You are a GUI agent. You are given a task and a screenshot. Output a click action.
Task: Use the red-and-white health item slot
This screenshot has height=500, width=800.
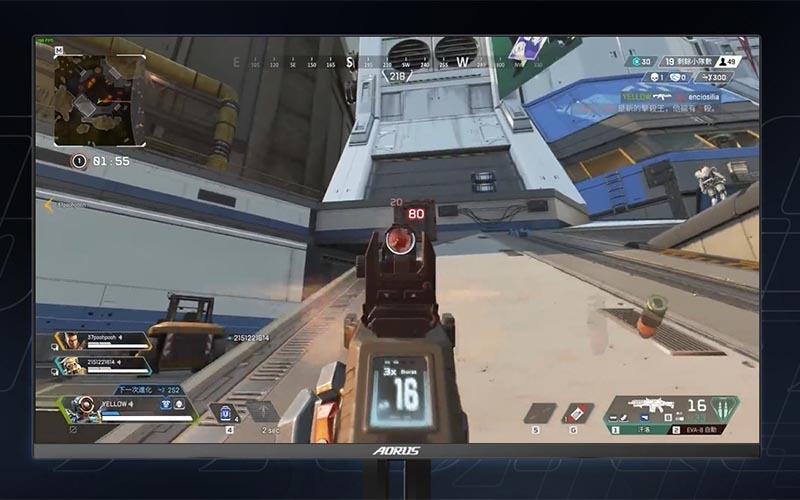[577, 412]
